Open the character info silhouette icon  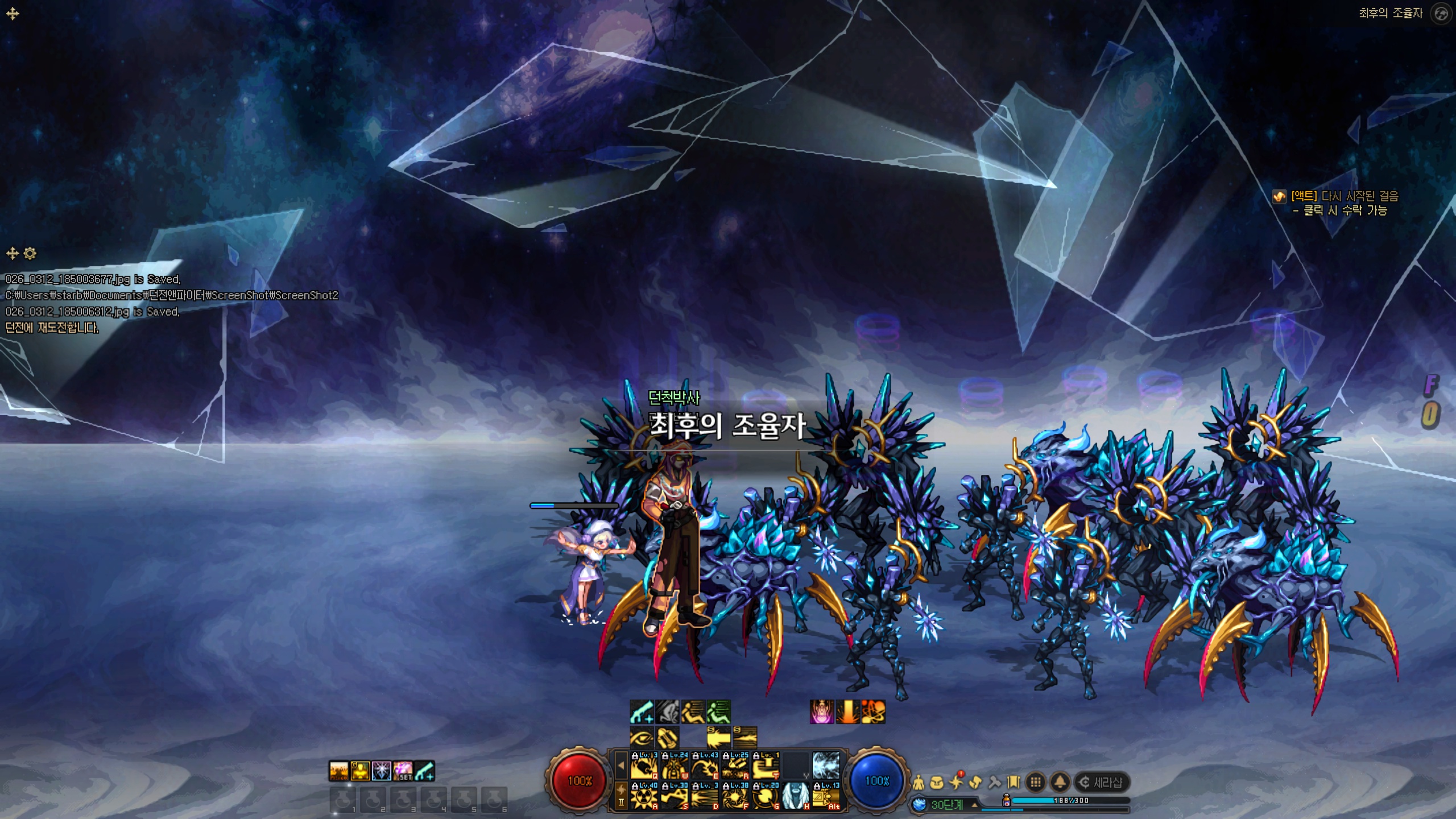tap(919, 783)
